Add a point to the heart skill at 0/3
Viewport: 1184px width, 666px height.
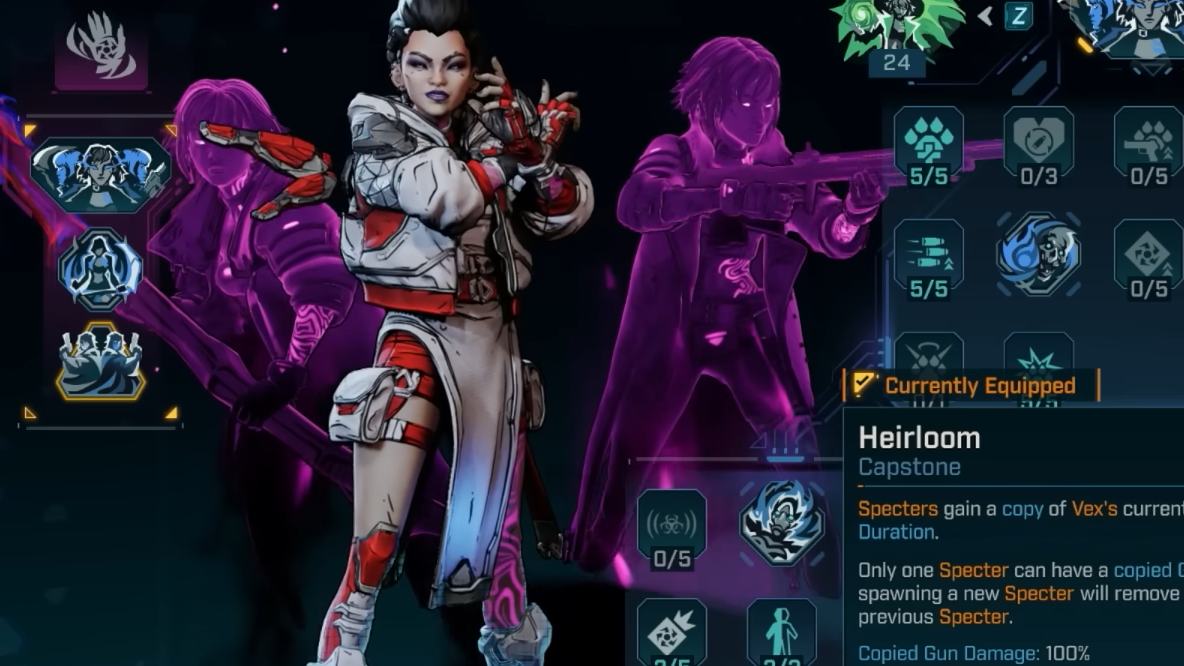click(1038, 142)
